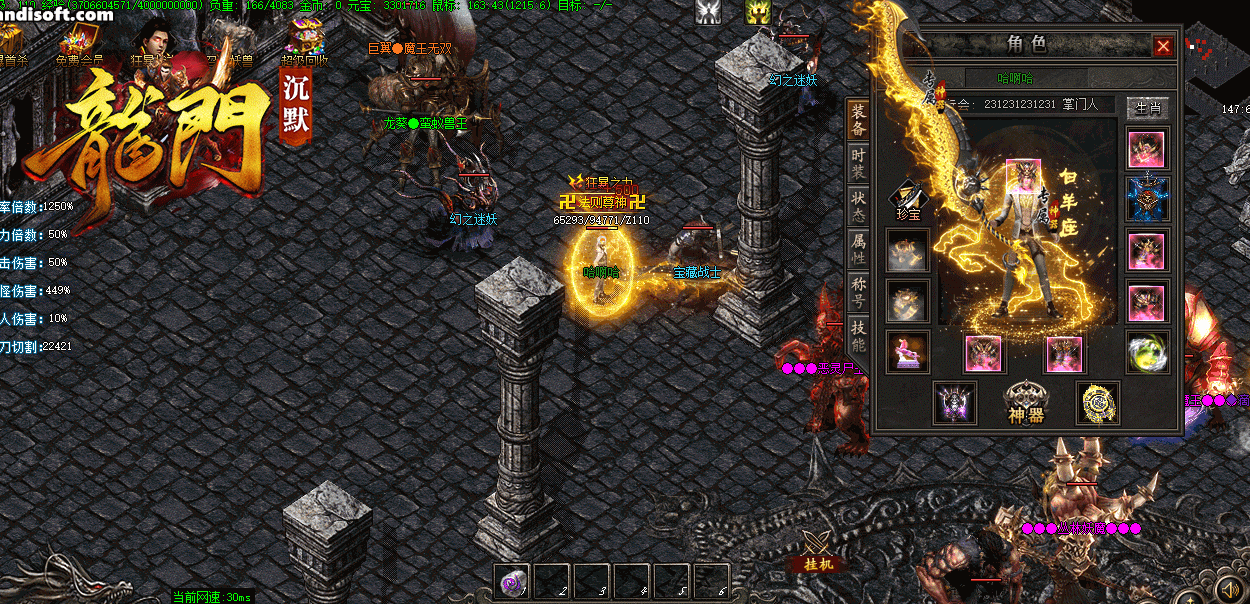Open the 珍宝 treasure icon

pyautogui.click(x=907, y=200)
